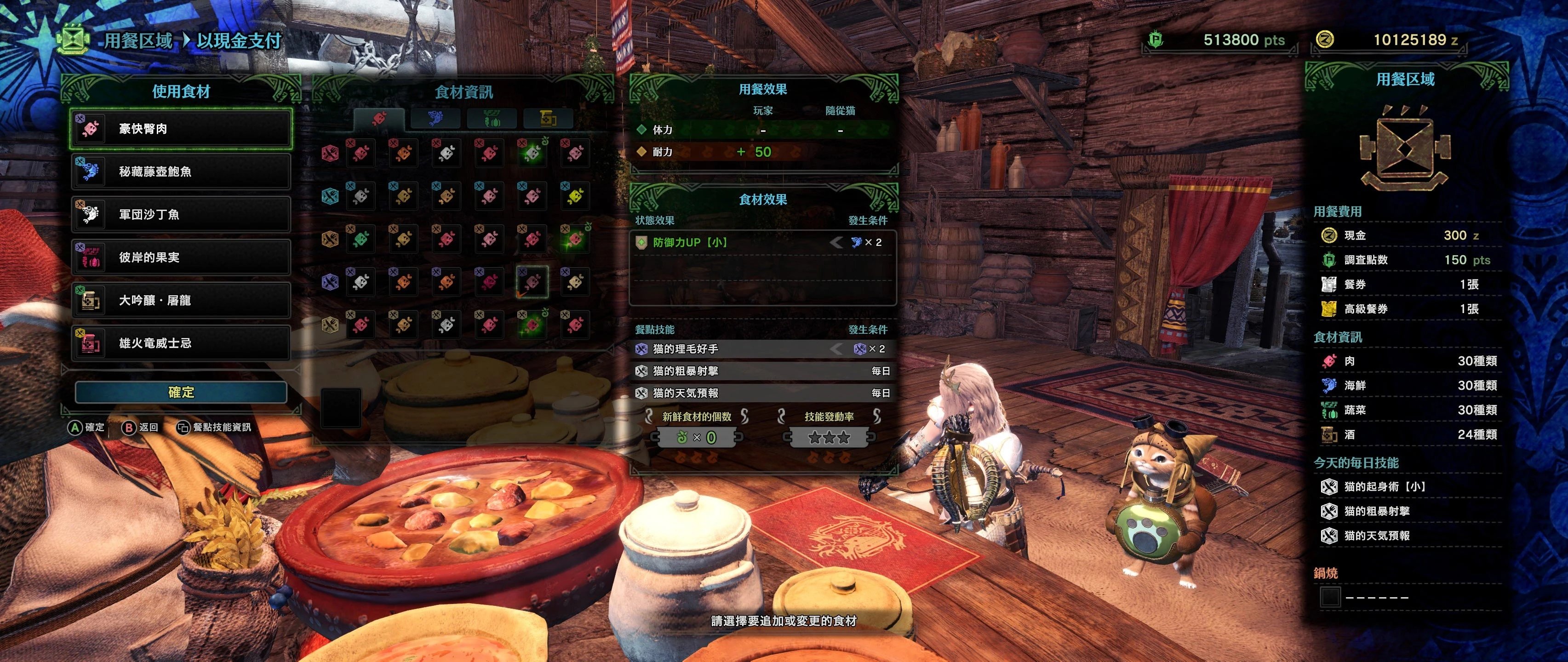Switch to the red meat ingredient tab
The image size is (1568, 662).
378,118
